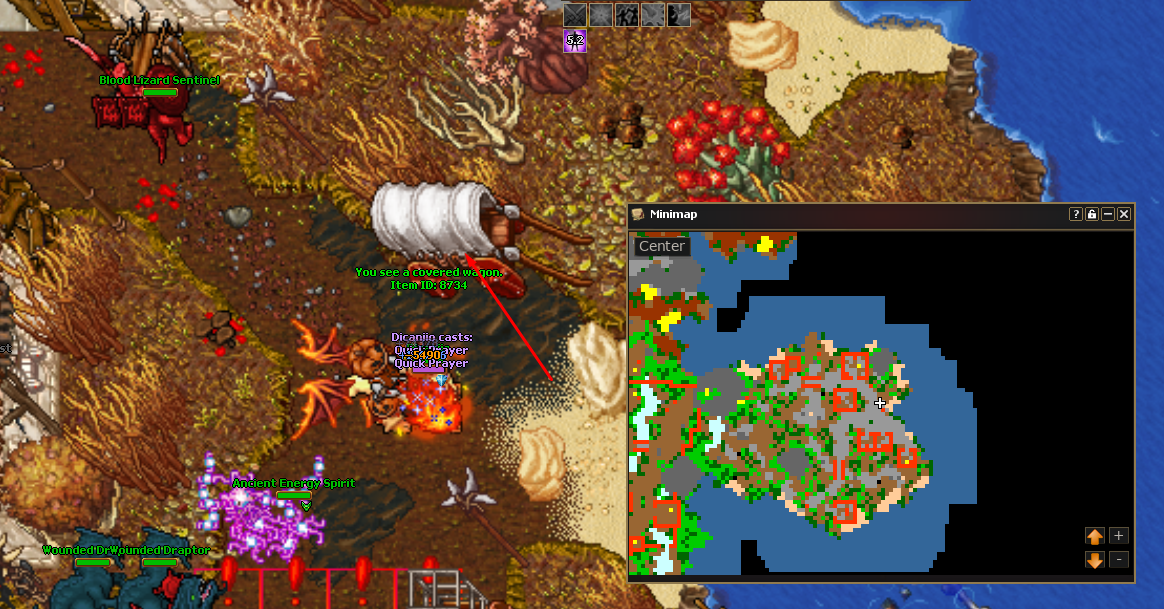The width and height of the screenshot is (1164, 609).
Task: Select the purple buff icon showing 5.2
Action: pos(574,41)
